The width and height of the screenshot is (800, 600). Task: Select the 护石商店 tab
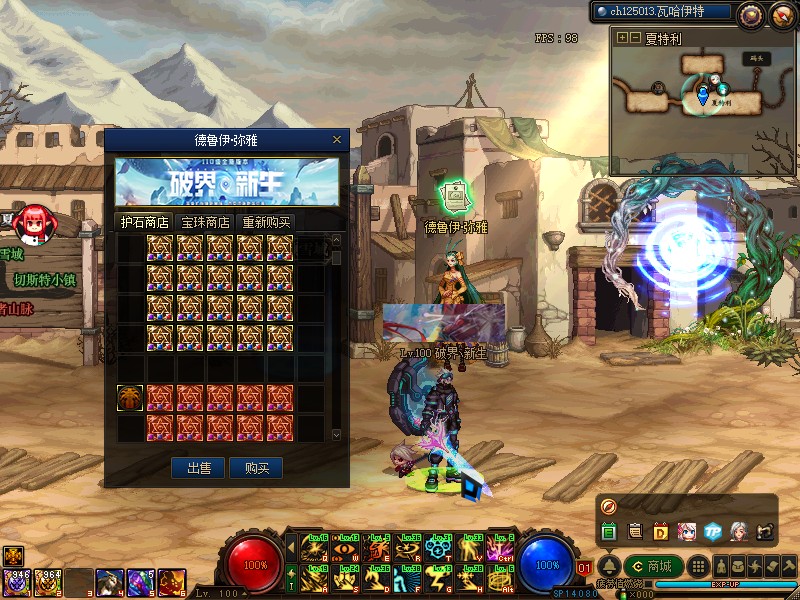pyautogui.click(x=144, y=222)
